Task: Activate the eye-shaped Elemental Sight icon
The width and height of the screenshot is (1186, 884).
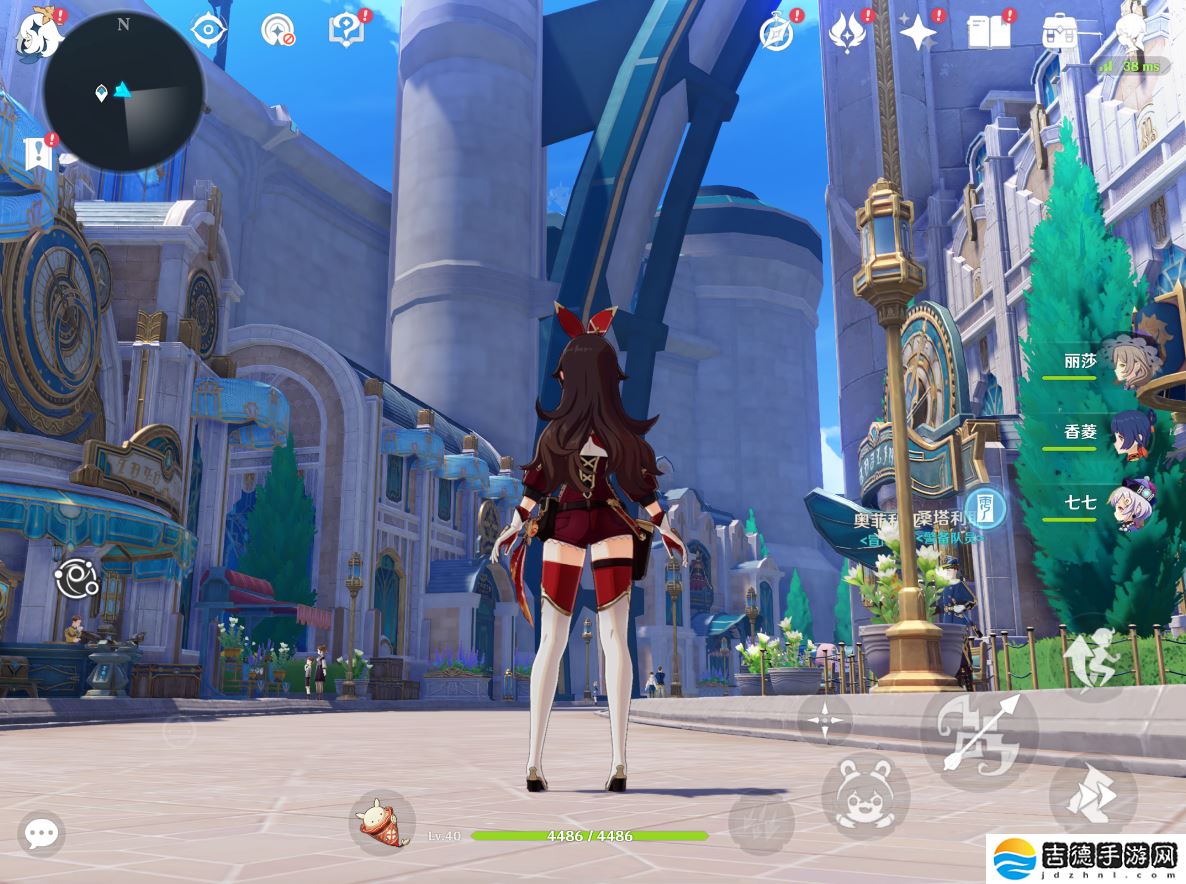Action: 208,31
